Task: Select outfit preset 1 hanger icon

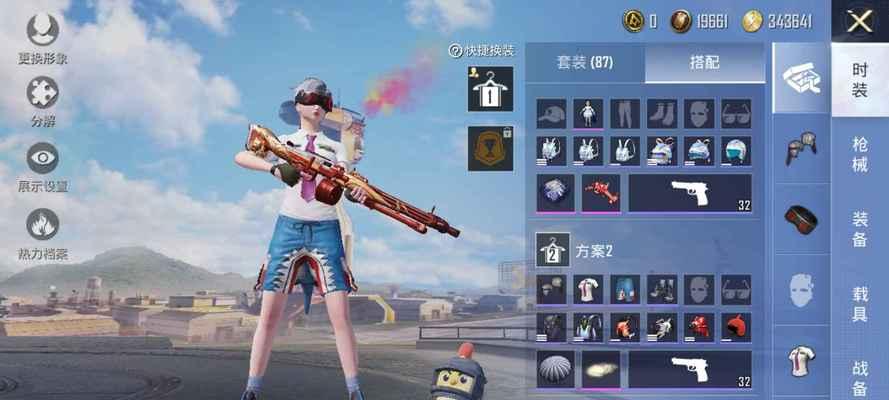Action: (x=490, y=88)
